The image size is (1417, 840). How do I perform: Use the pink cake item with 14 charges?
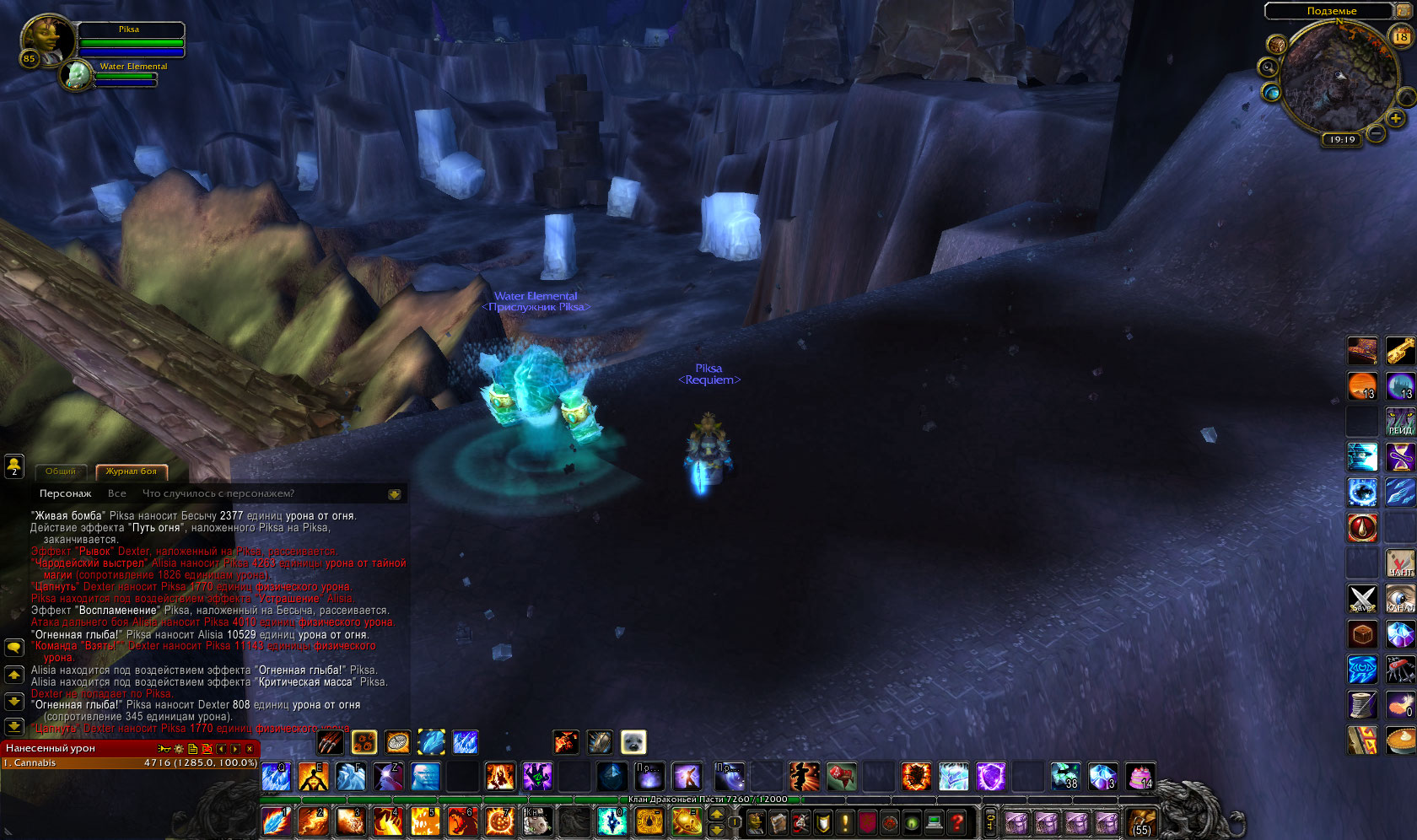[x=1140, y=775]
